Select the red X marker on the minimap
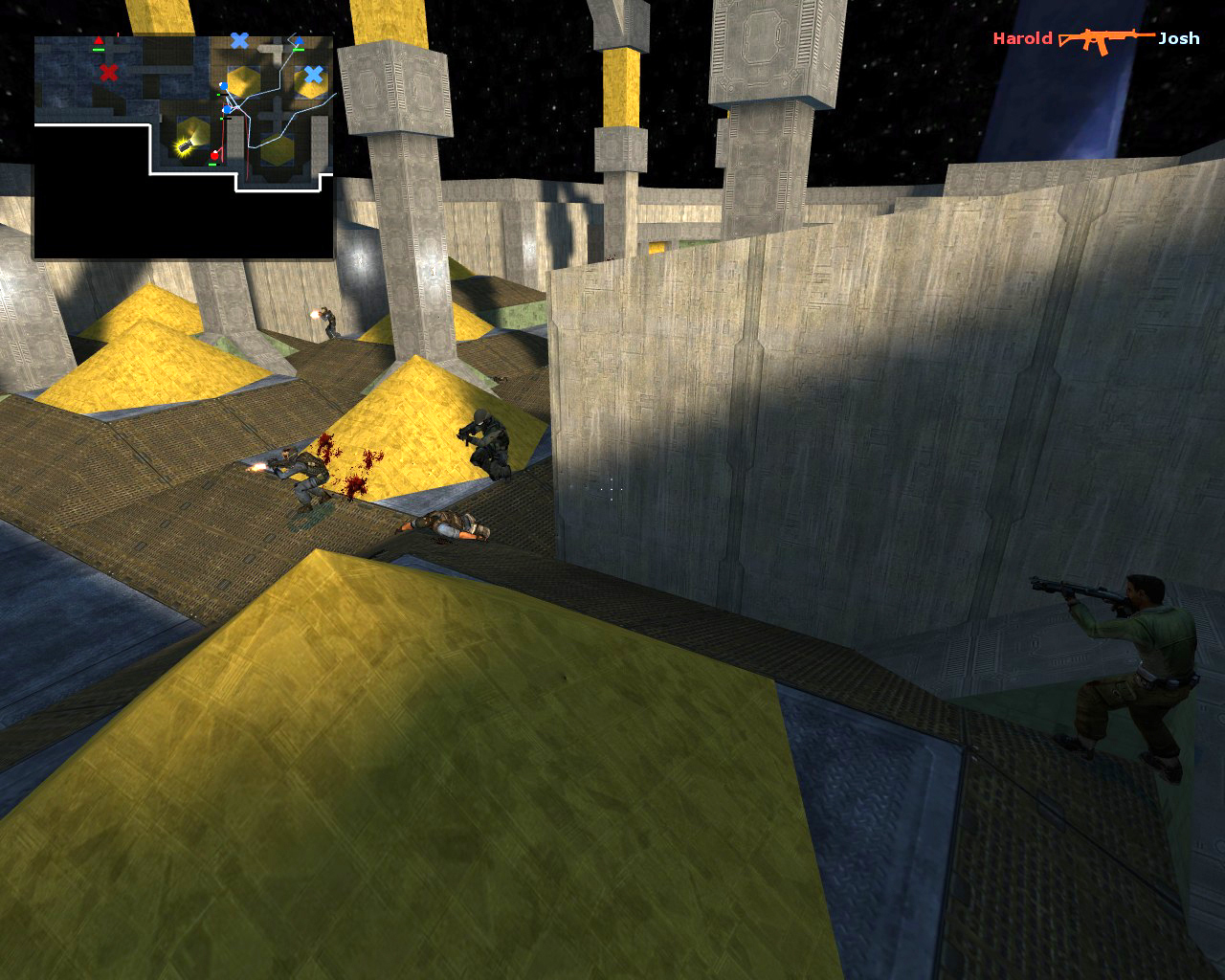This screenshot has height=980, width=1225. point(109,73)
